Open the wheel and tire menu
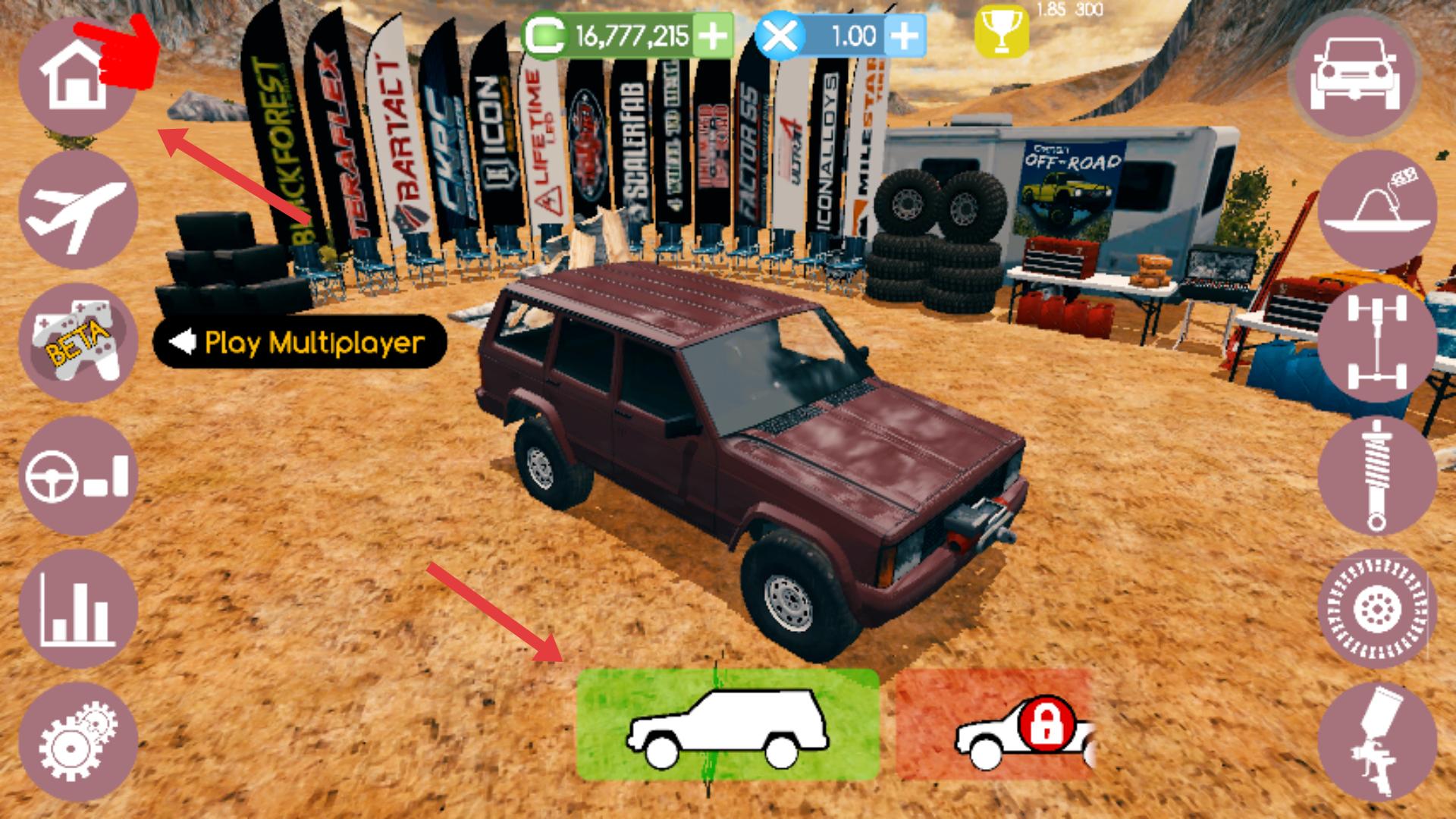 pos(1377,610)
